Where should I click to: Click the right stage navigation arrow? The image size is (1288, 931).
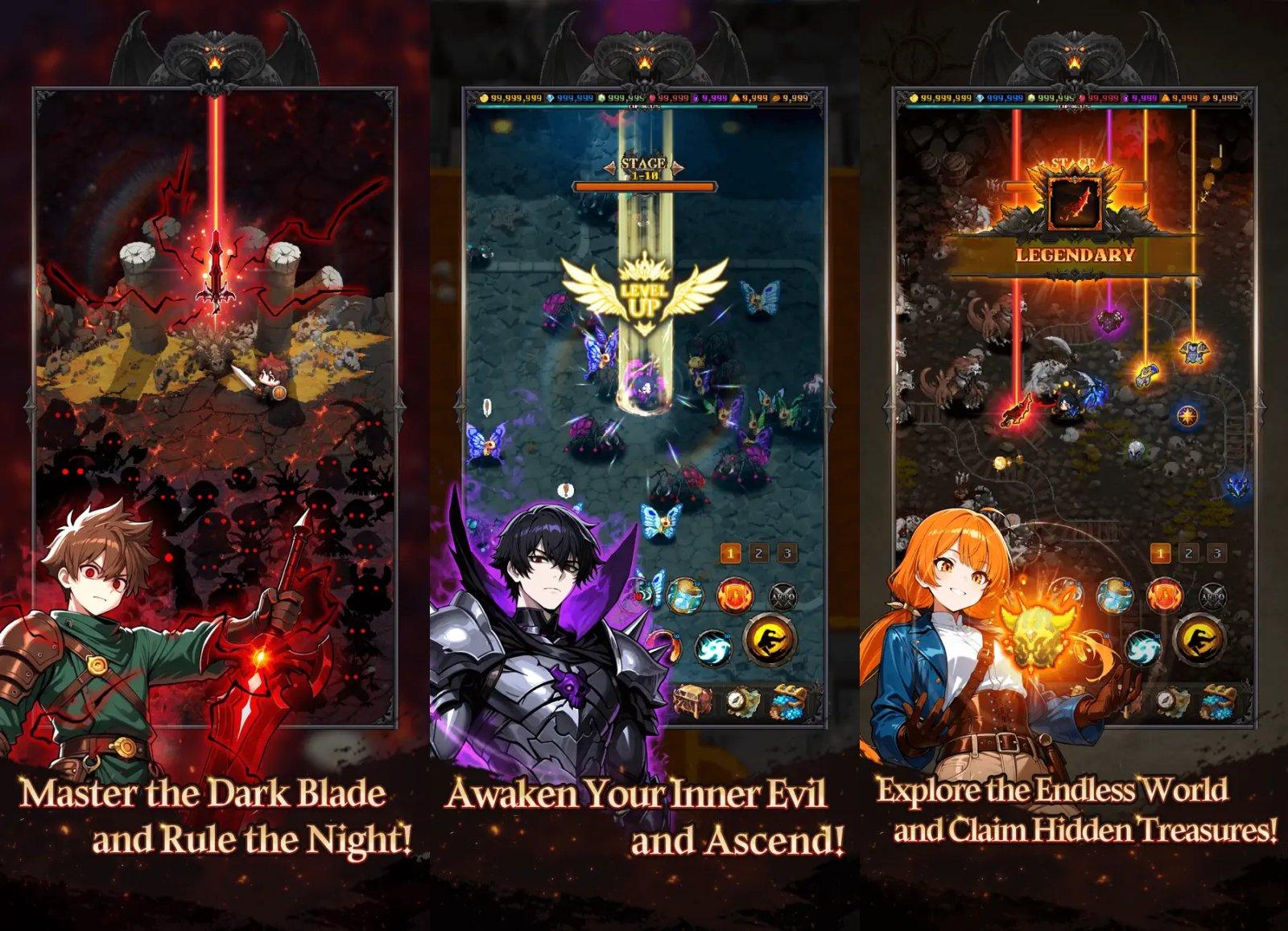coord(678,167)
